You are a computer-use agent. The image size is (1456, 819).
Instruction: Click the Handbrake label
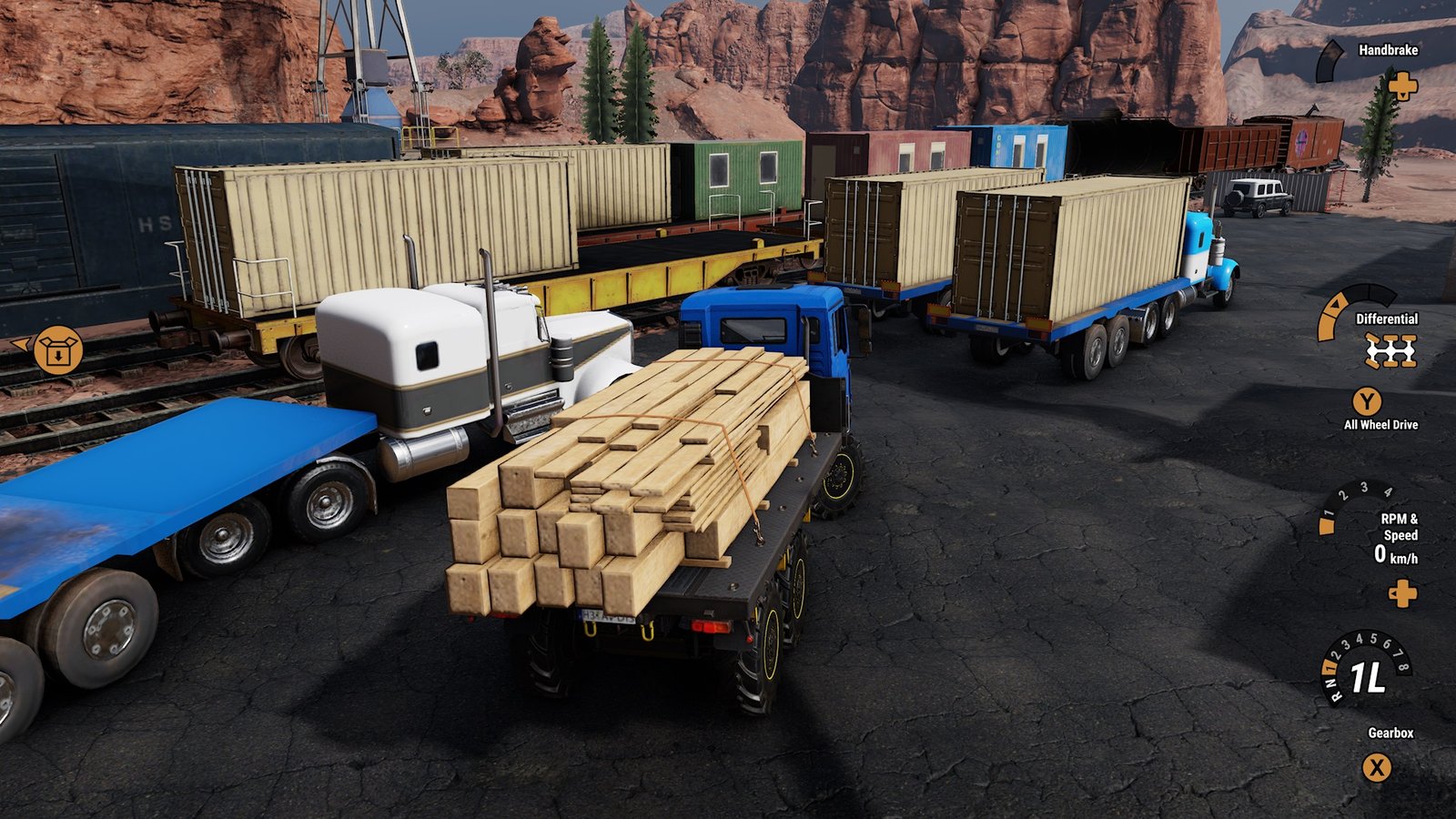tap(1388, 50)
